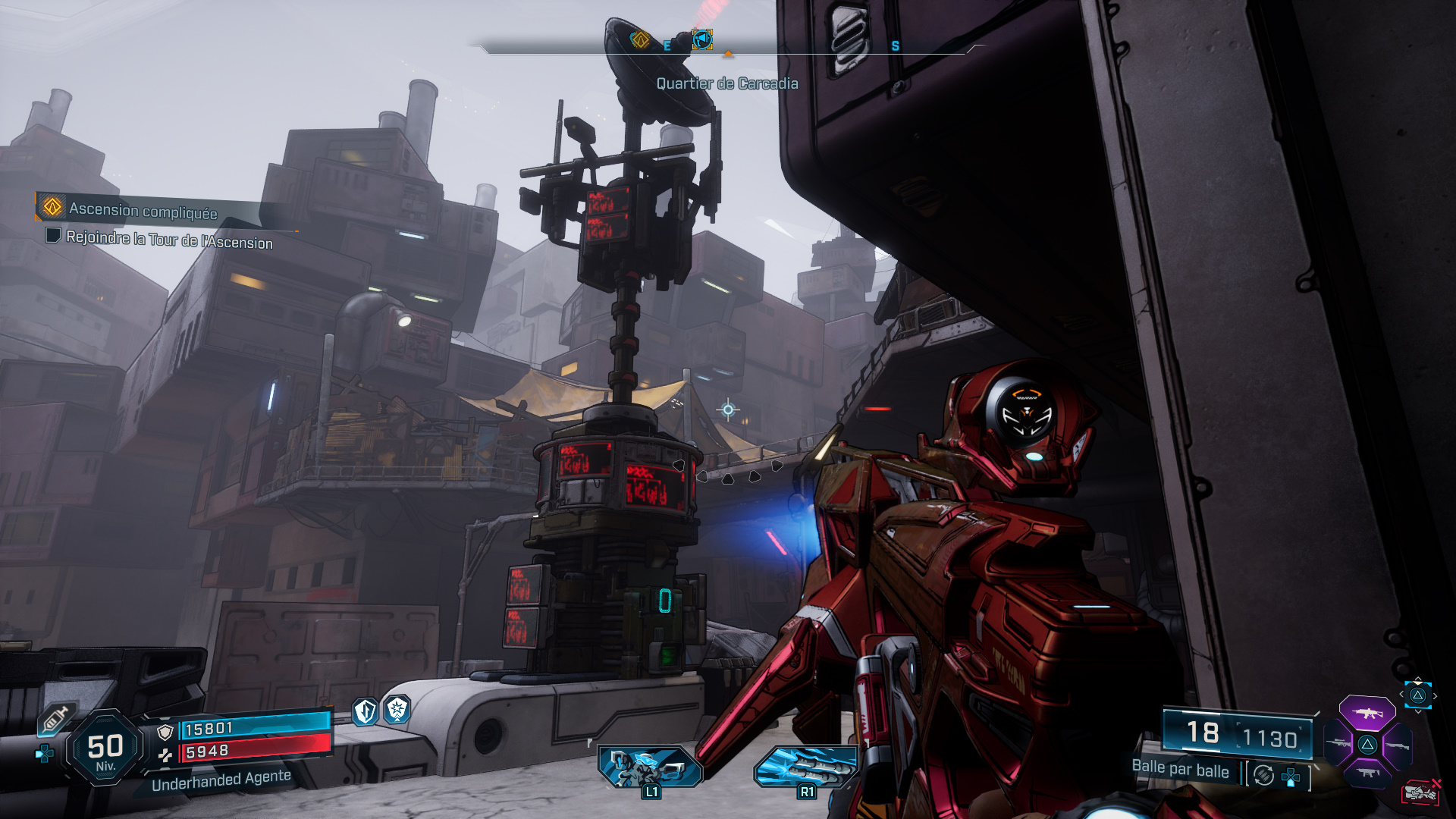Activate the right blue missile ability icon
This screenshot has height=819, width=1456.
pyautogui.click(x=806, y=766)
